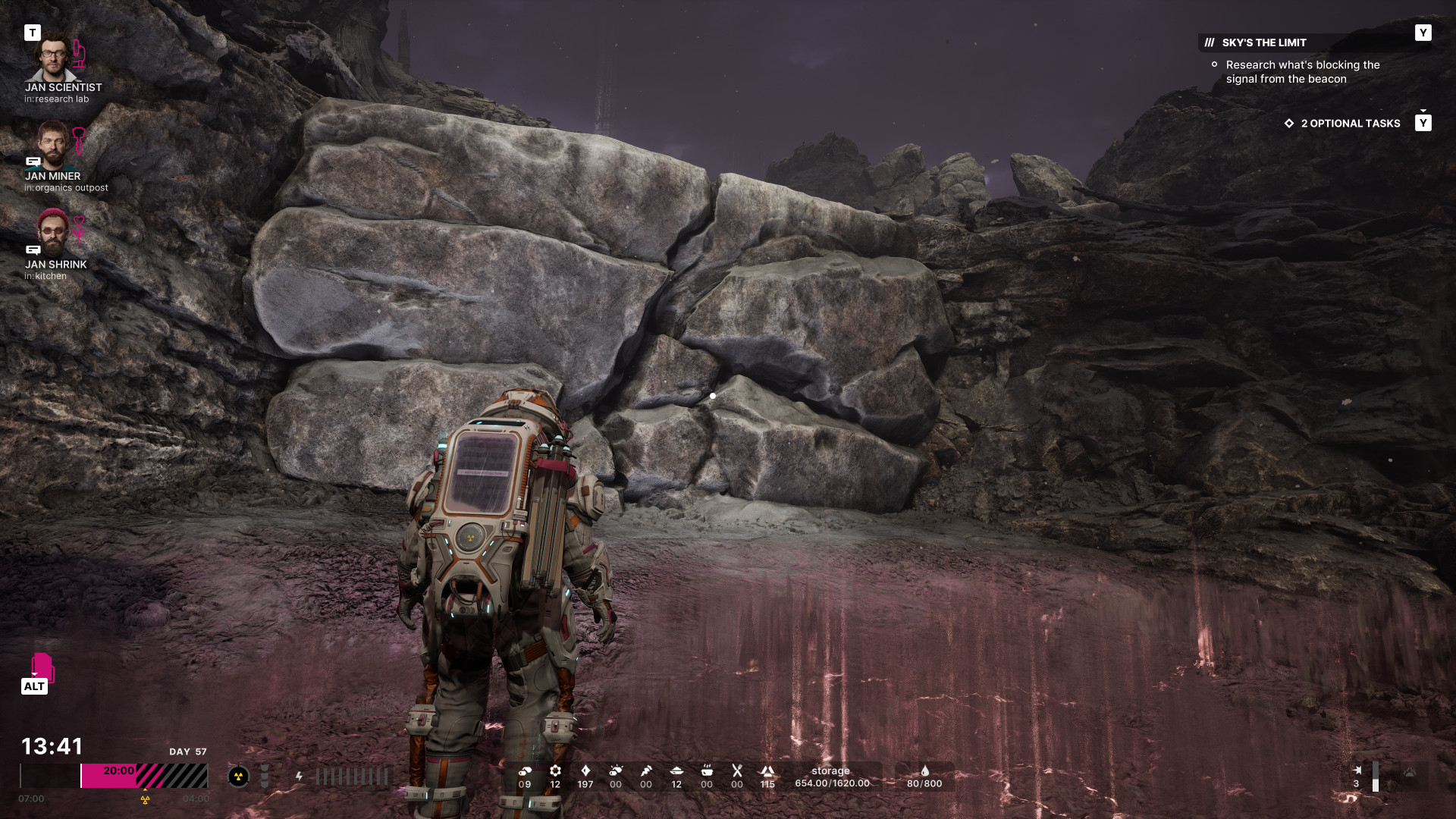Image resolution: width=1456 pixels, height=819 pixels.
Task: Click the radiation warning icon
Action: (238, 776)
